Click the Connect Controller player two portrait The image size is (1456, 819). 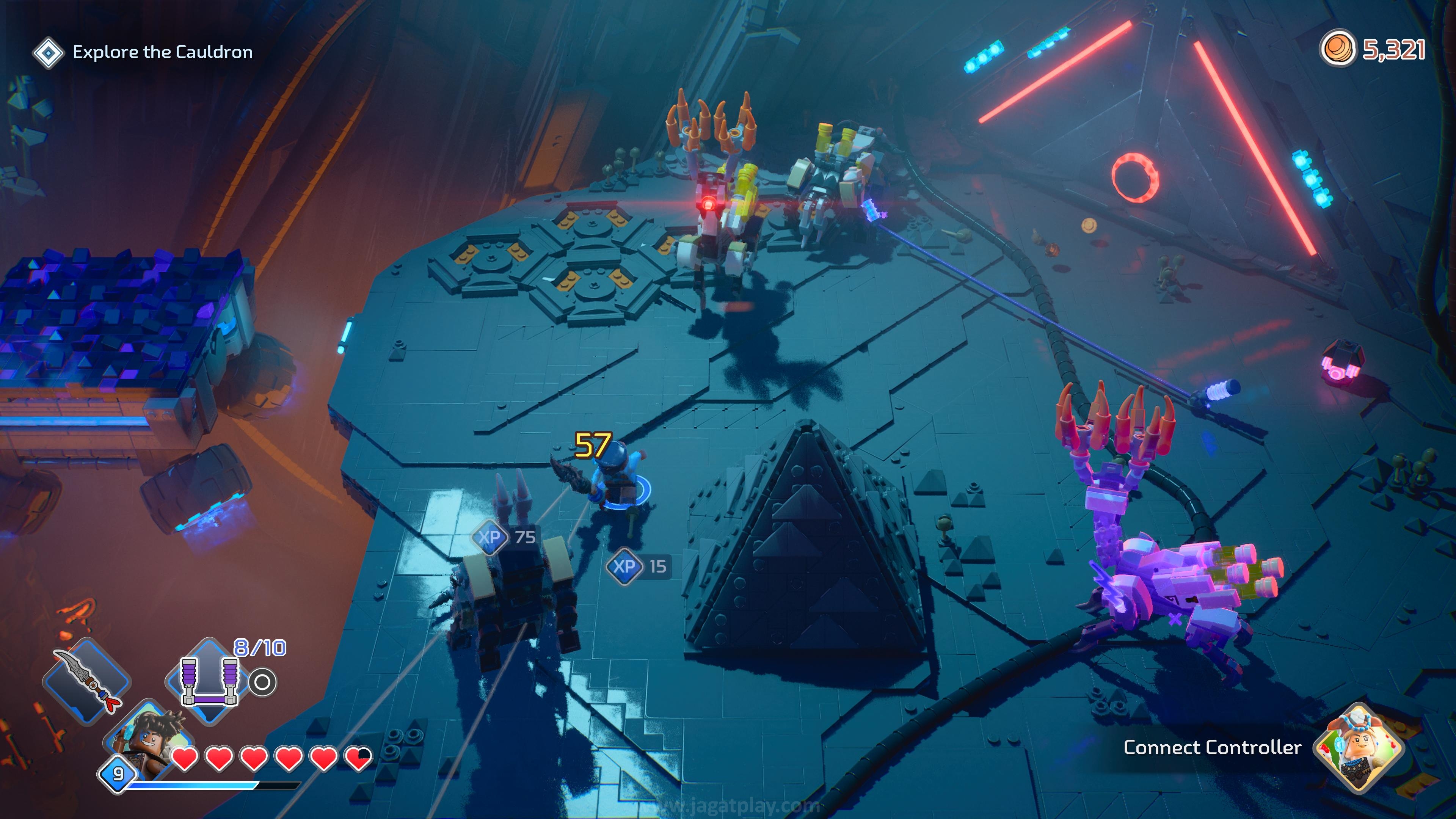1358,747
